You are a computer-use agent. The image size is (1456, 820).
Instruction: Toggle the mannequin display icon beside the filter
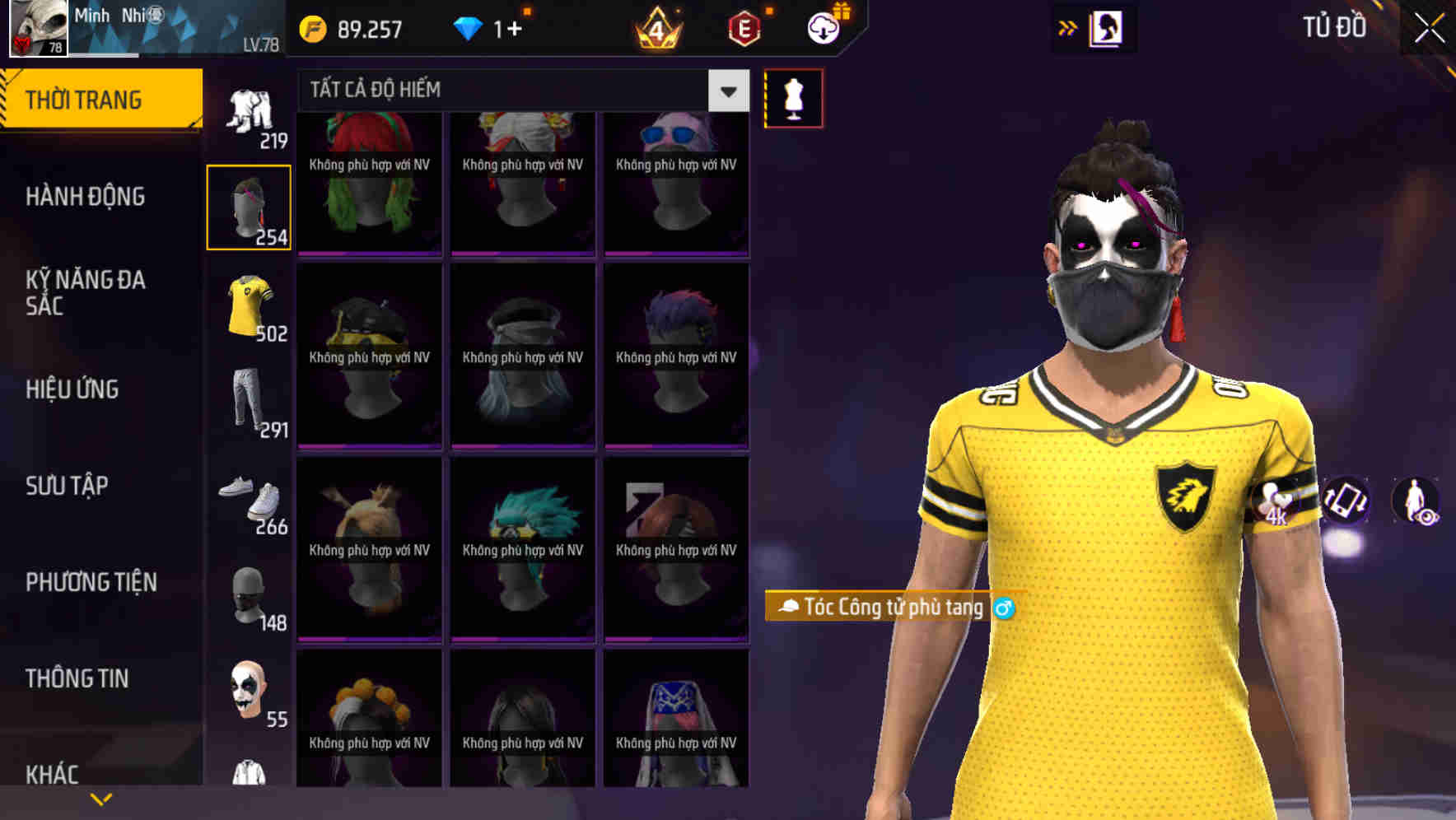pos(793,97)
